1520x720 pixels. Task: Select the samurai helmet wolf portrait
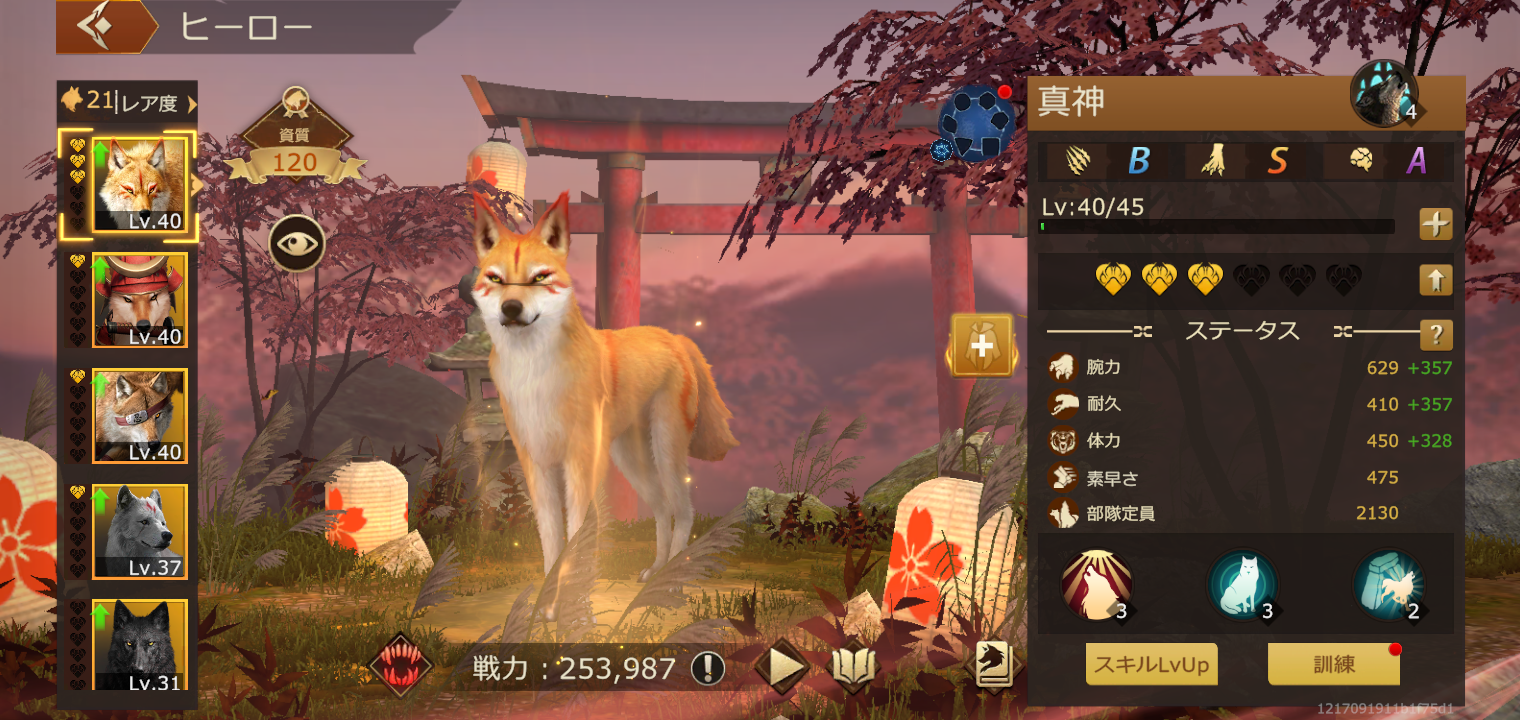(140, 299)
